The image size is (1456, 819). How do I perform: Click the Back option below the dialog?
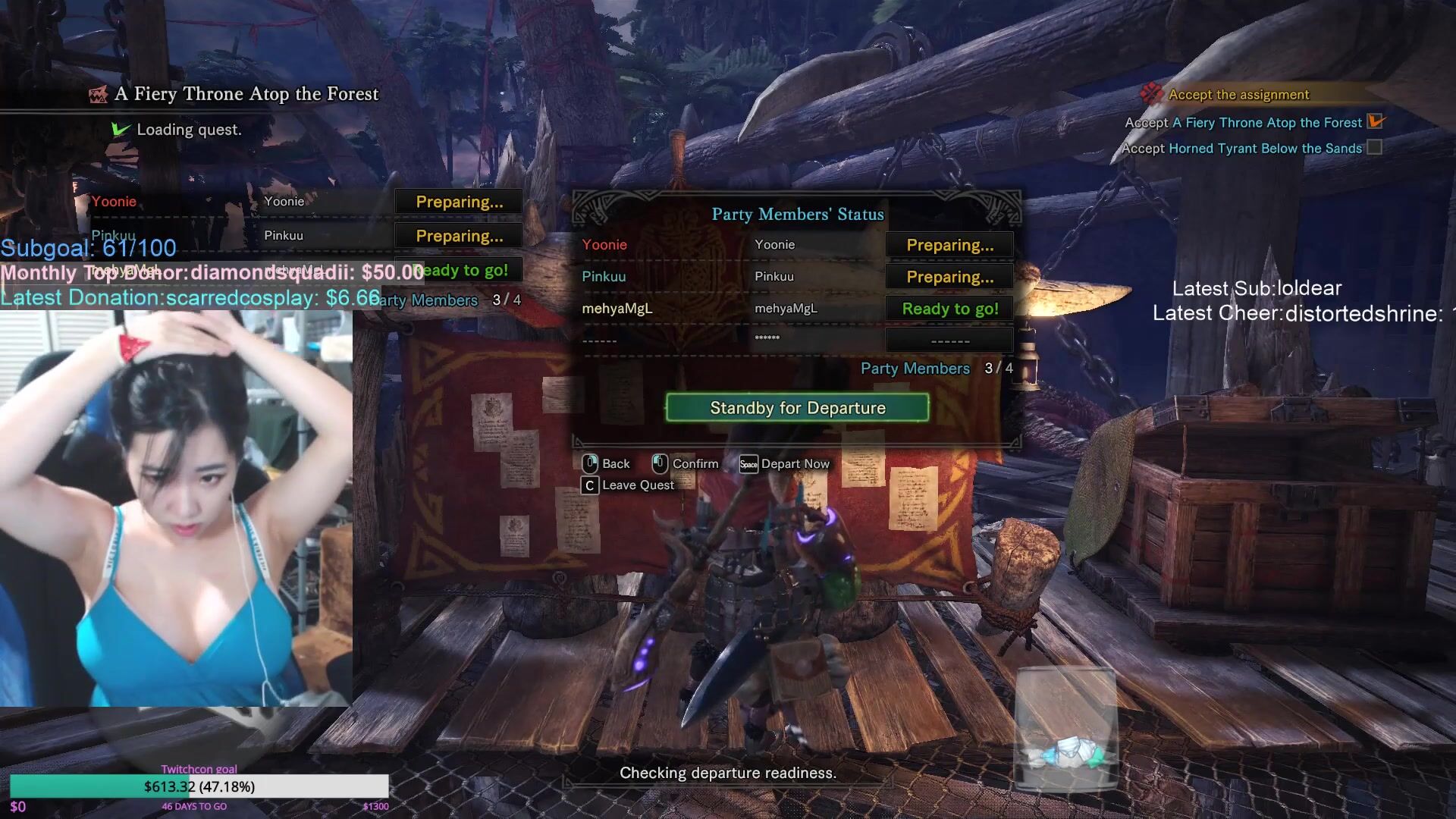607,464
